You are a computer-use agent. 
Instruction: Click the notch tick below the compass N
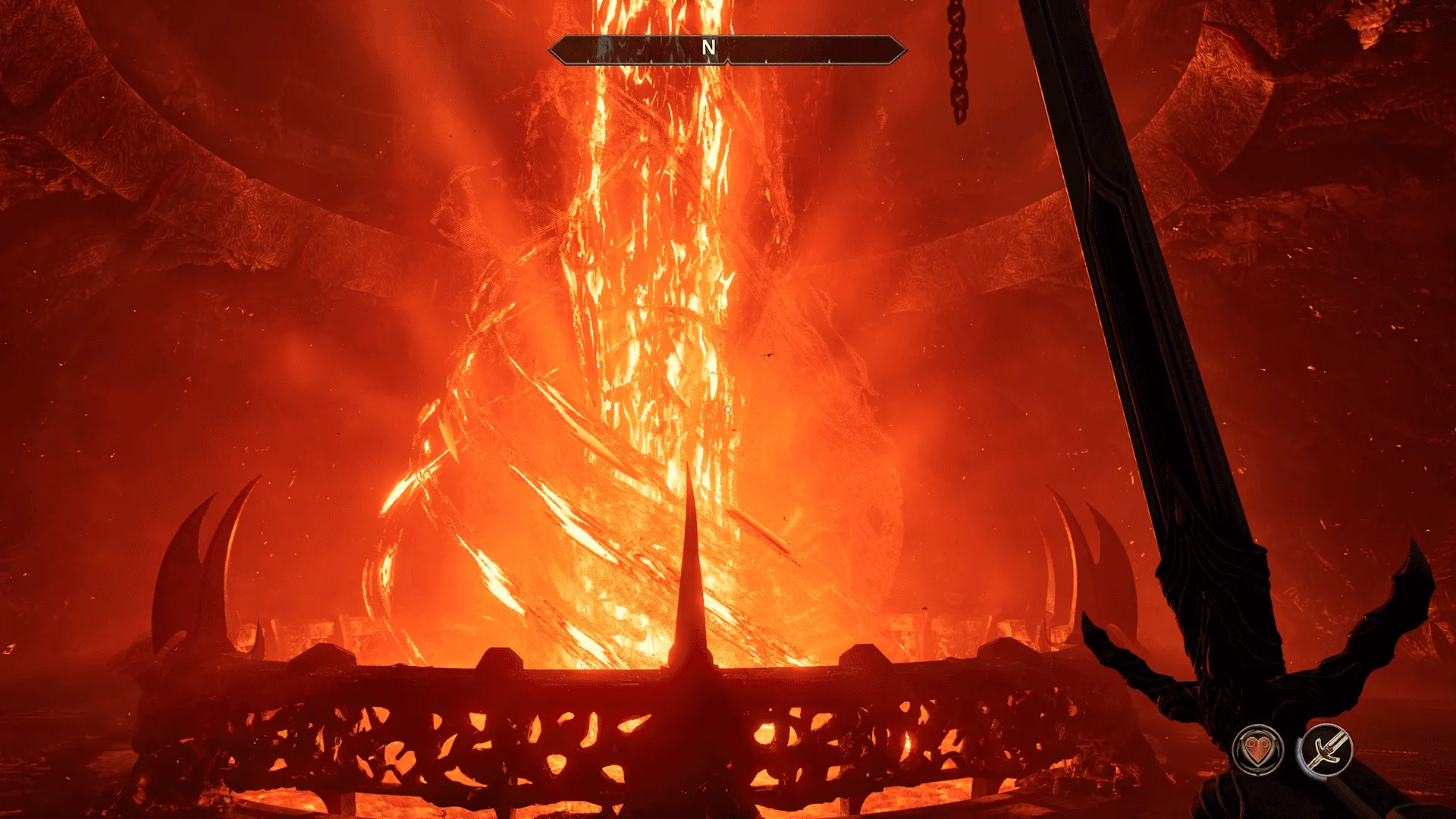tap(727, 62)
